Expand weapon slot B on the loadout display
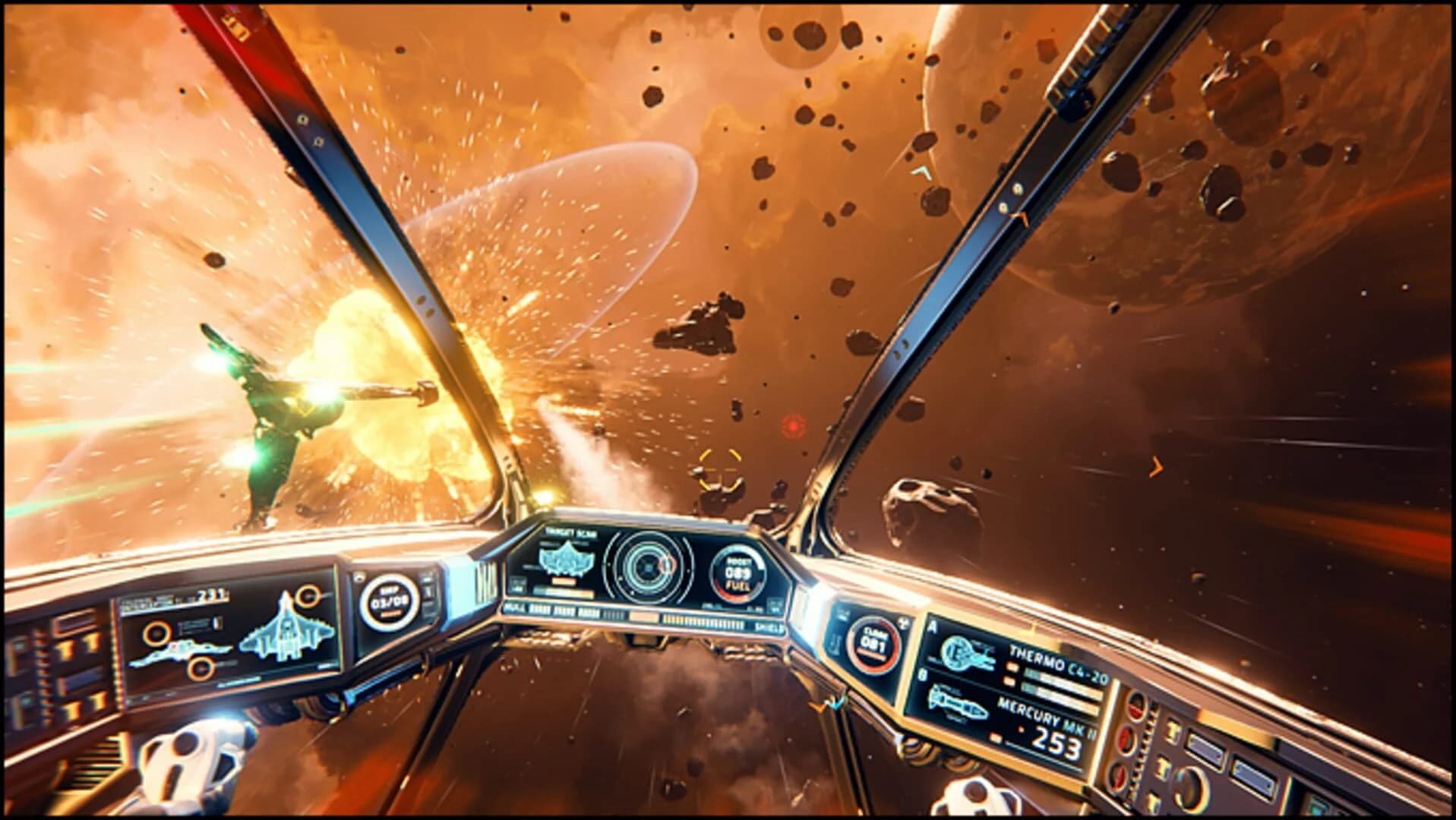Viewport: 1456px width, 820px height. pyautogui.click(x=922, y=675)
